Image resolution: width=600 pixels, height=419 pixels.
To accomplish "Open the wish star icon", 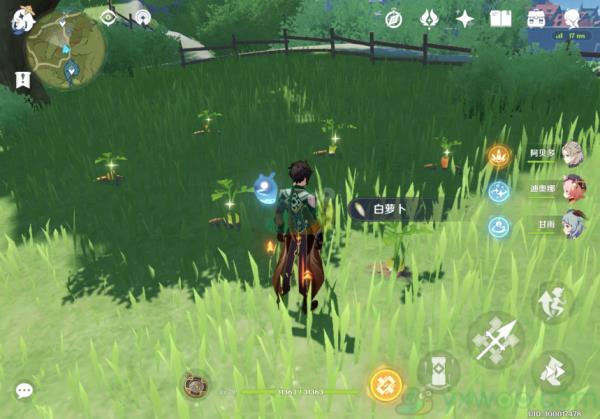I will (465, 18).
